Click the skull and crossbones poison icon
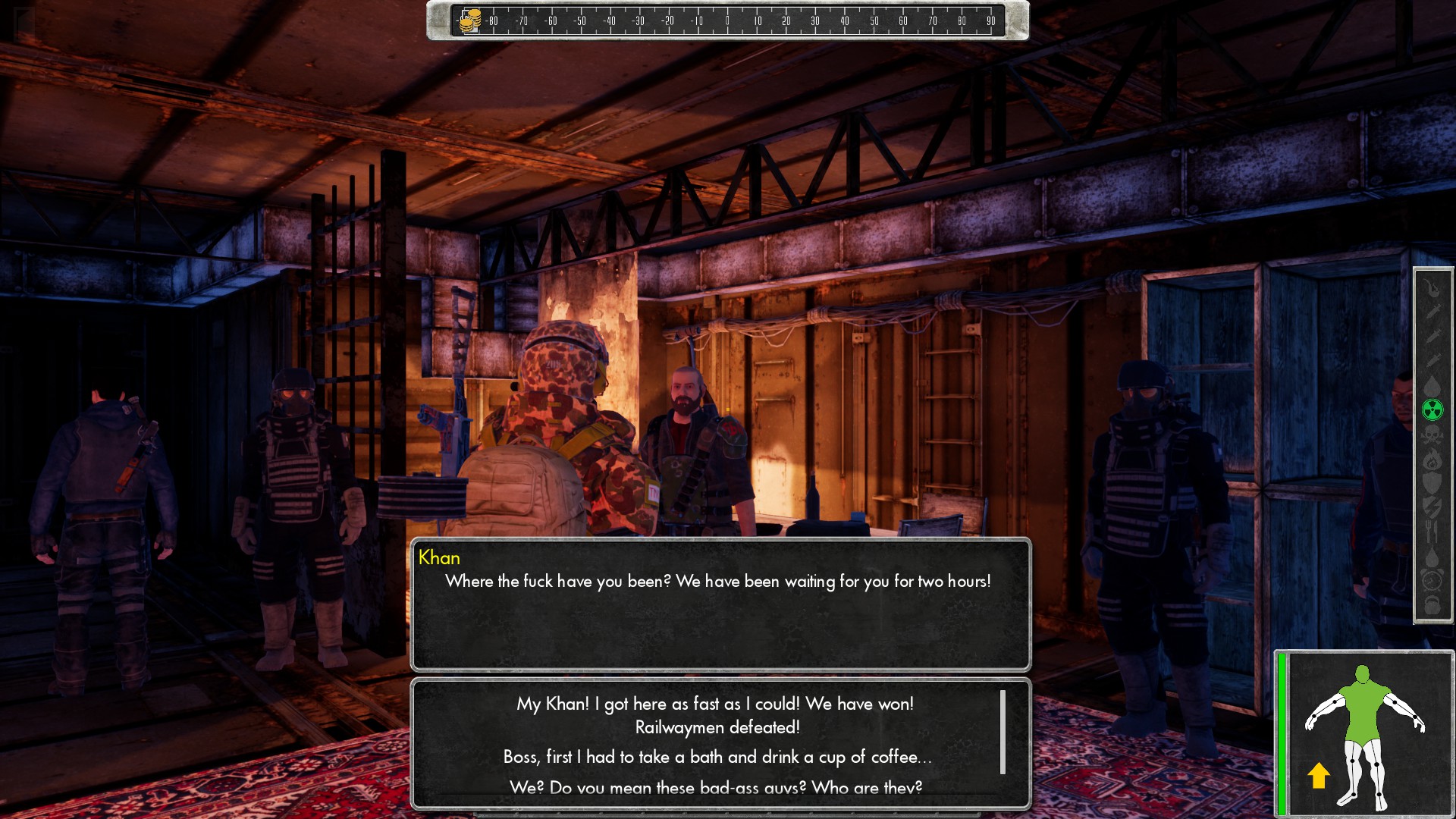1456x819 pixels. pos(1432,435)
